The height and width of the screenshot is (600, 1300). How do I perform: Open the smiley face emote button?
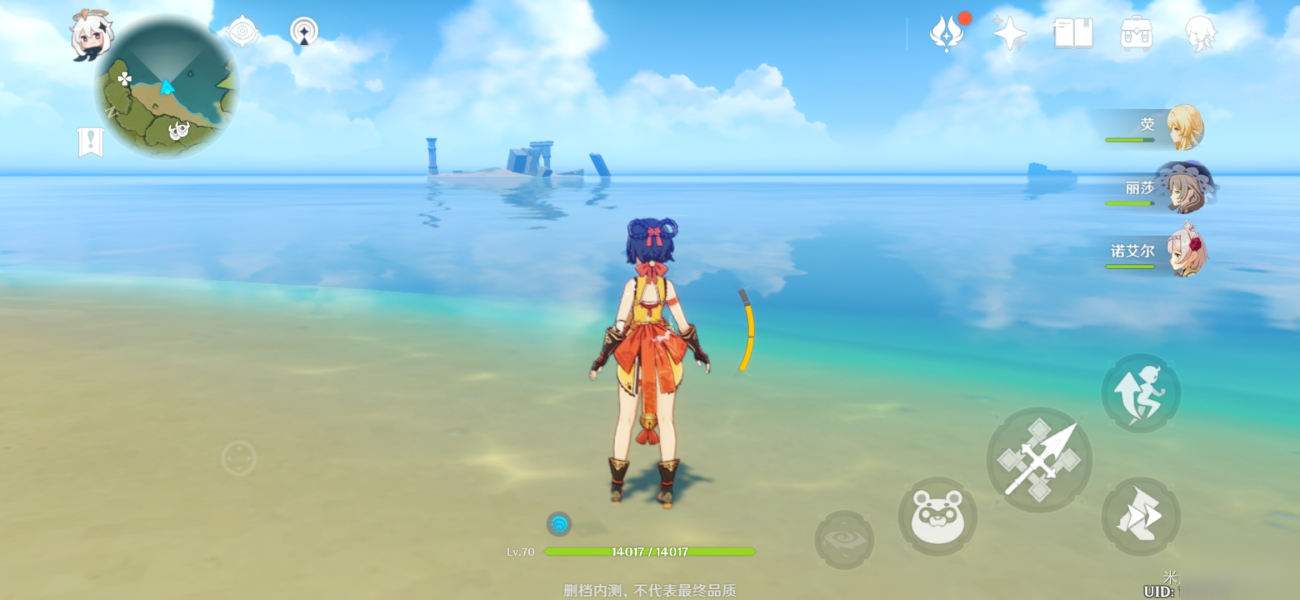(x=239, y=459)
